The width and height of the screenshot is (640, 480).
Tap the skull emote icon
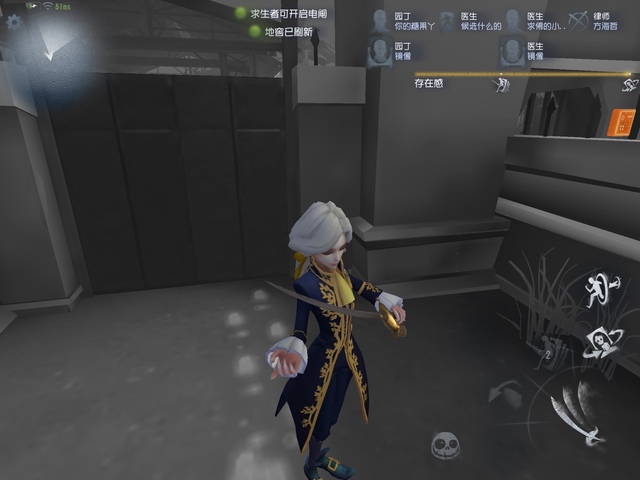(x=445, y=444)
